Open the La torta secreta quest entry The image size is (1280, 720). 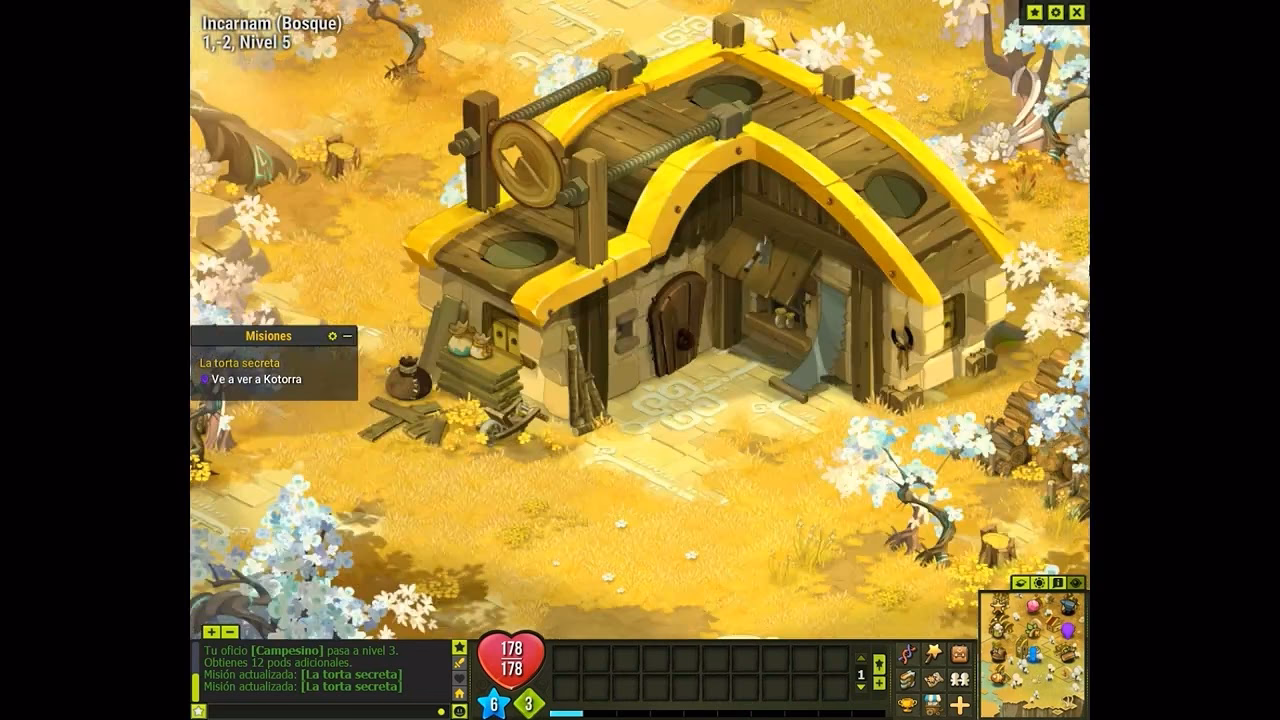tap(240, 363)
